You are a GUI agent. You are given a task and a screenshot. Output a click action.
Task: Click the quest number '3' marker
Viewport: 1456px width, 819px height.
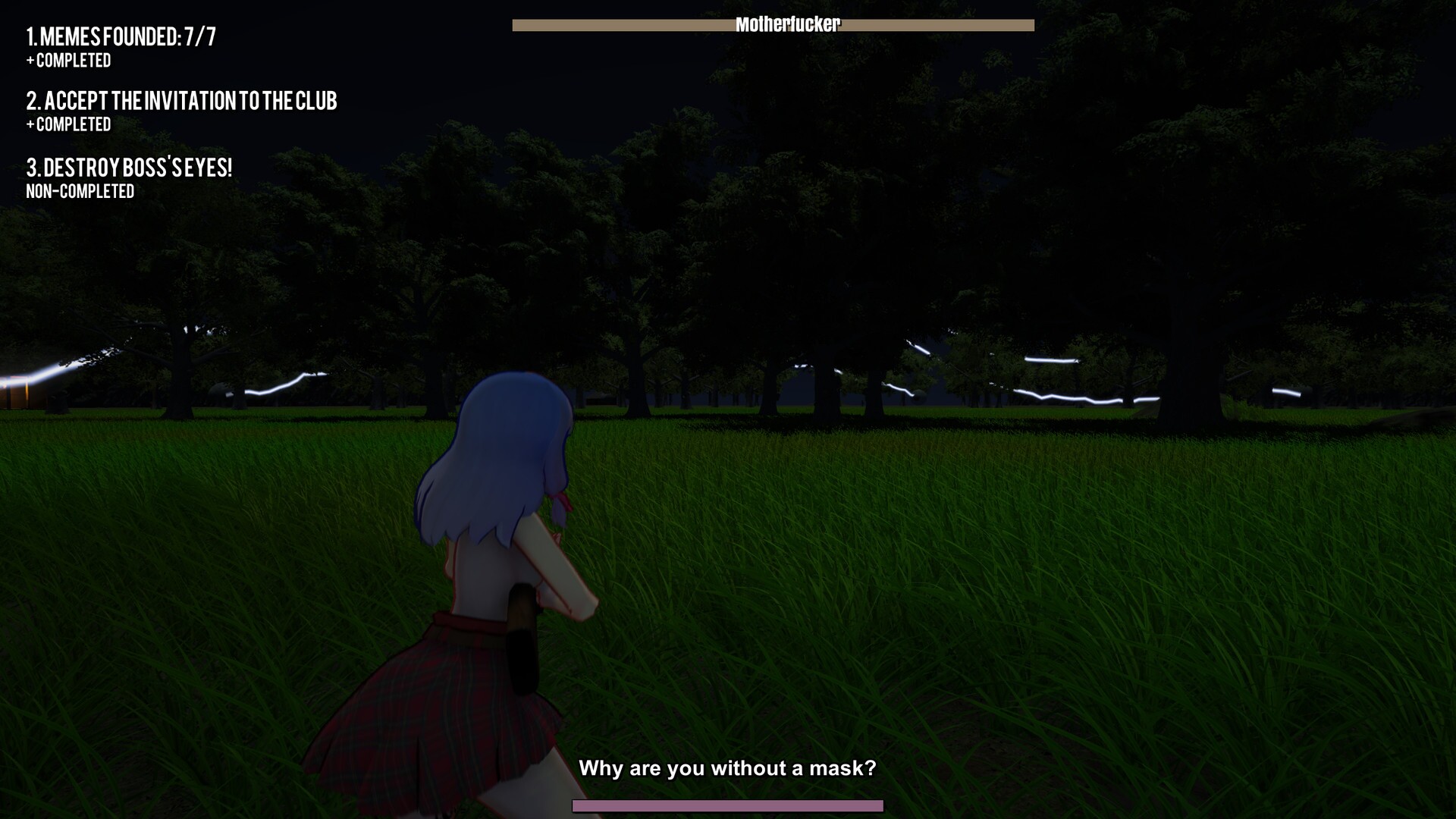(x=32, y=168)
